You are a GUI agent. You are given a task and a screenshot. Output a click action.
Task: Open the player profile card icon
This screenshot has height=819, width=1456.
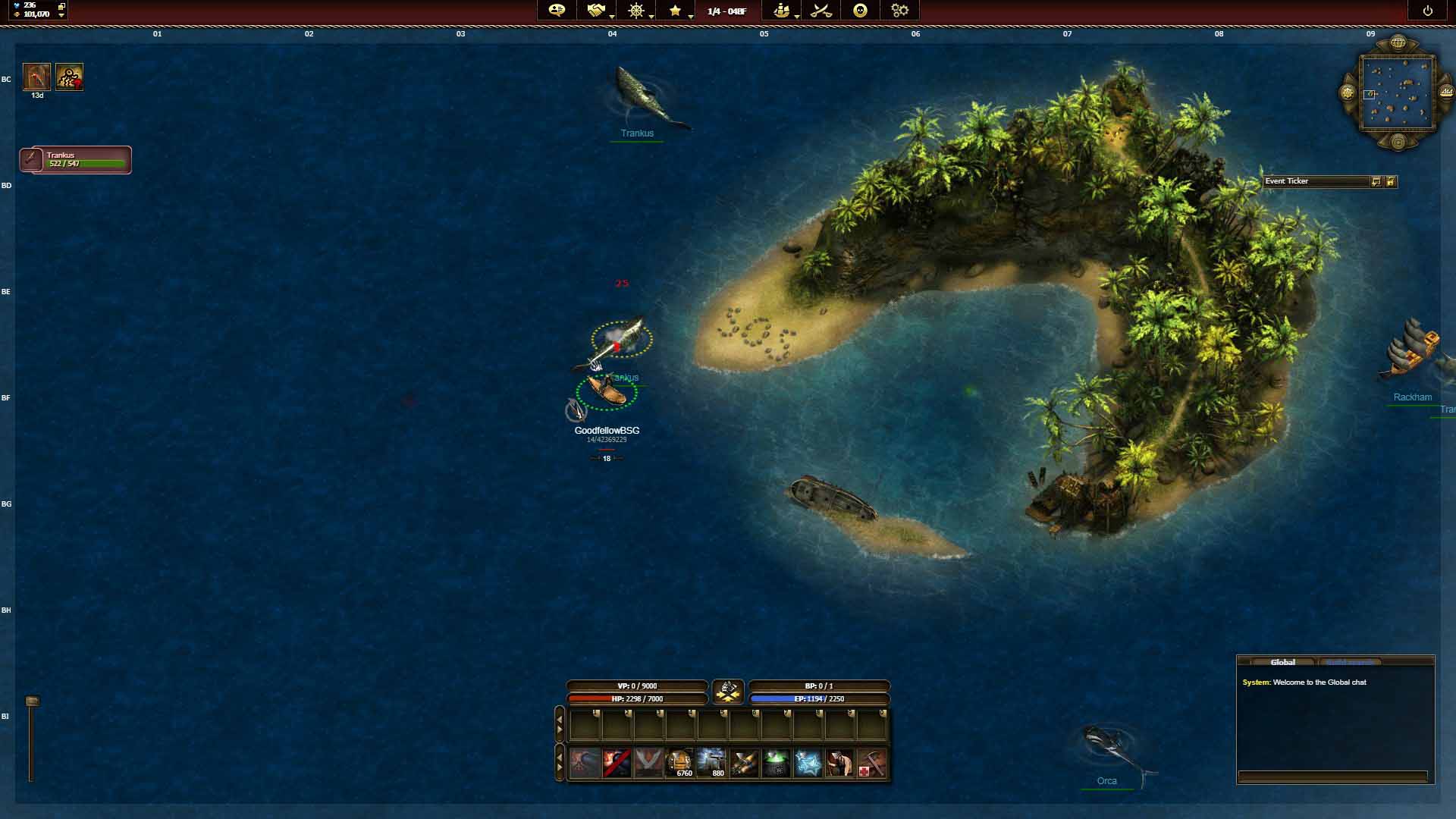pyautogui.click(x=557, y=11)
